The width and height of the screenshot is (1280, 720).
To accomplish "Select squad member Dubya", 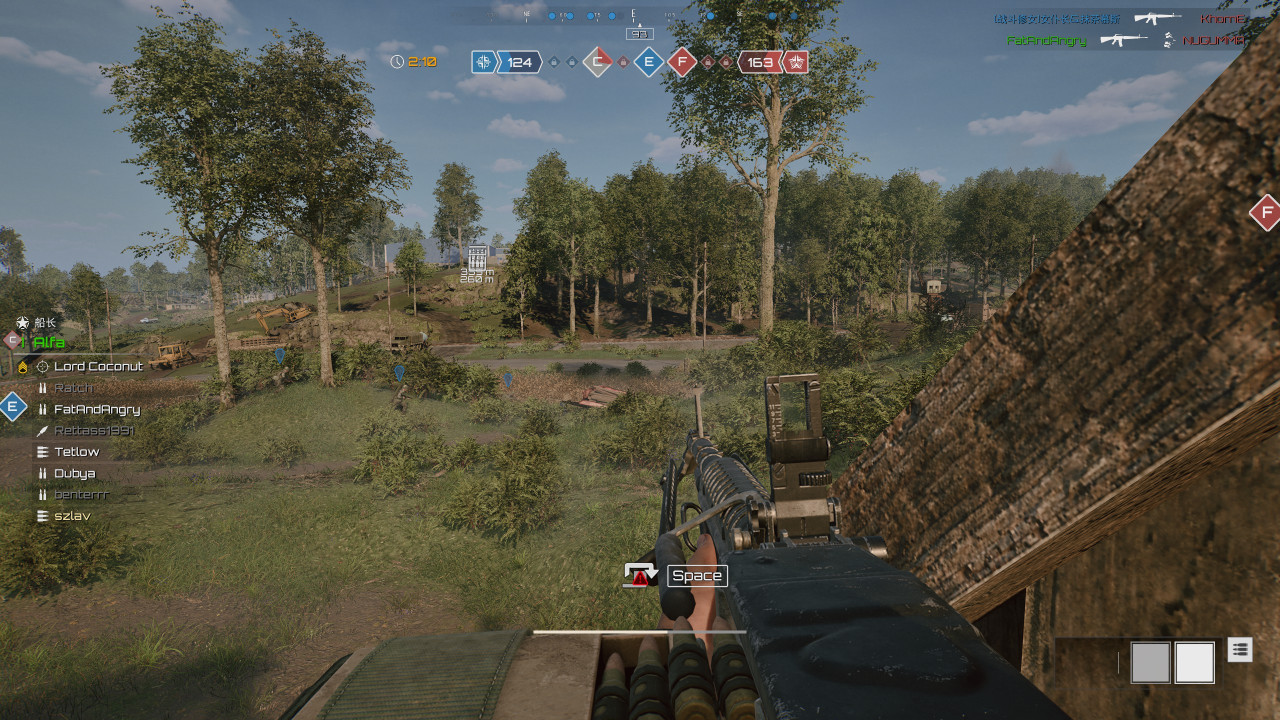I will (x=75, y=473).
